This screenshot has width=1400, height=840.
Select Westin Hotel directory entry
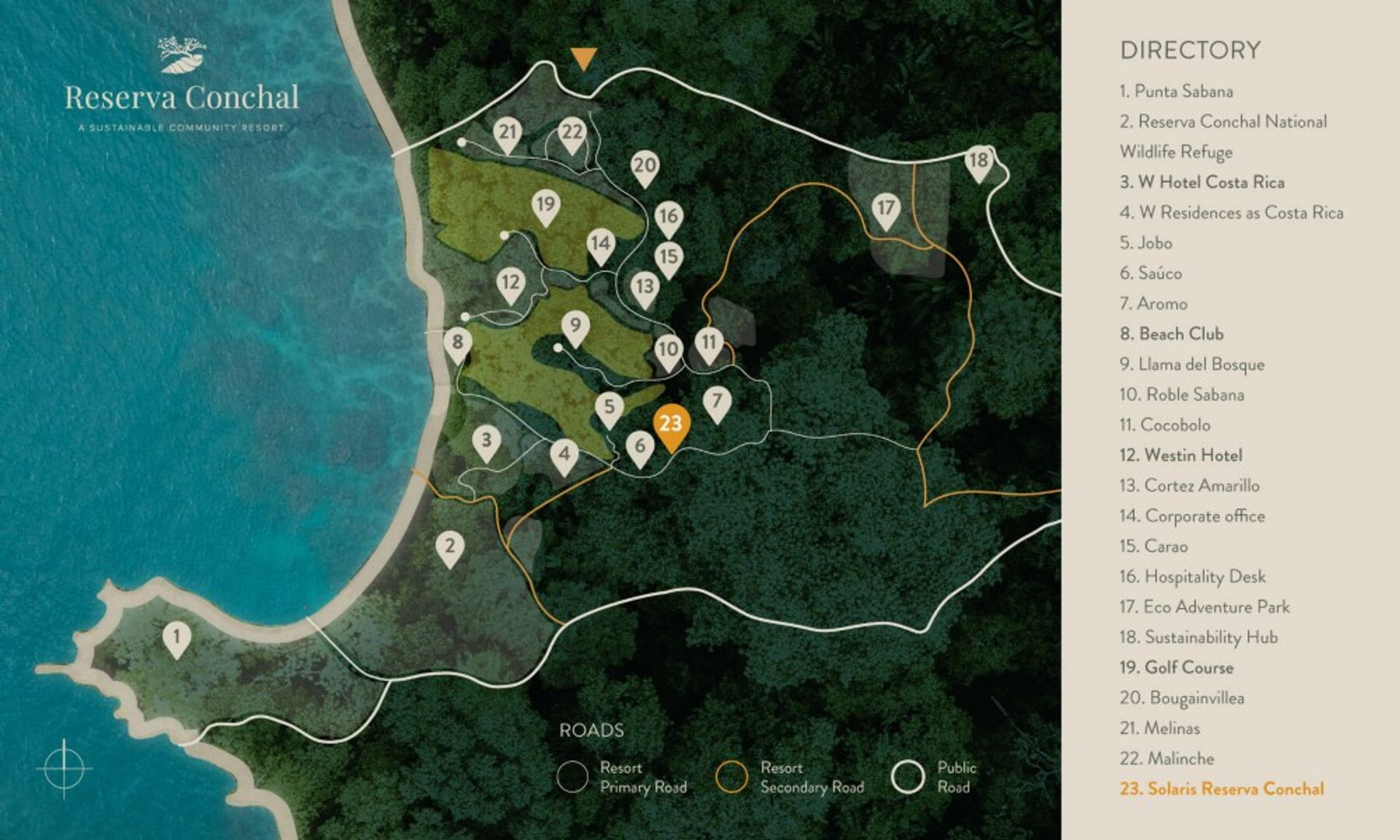click(1181, 455)
